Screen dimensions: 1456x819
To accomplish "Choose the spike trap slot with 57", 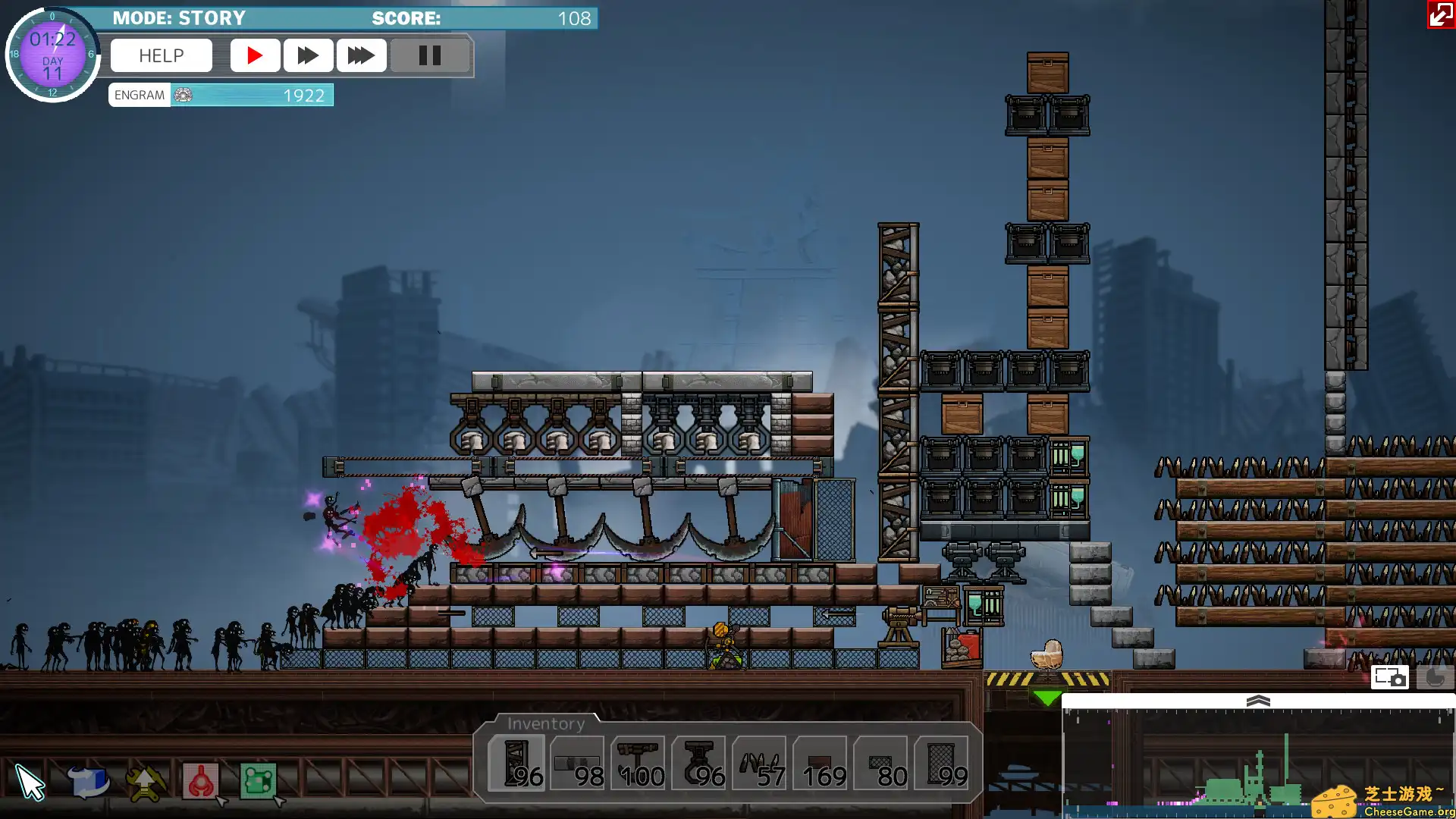I will click(759, 764).
